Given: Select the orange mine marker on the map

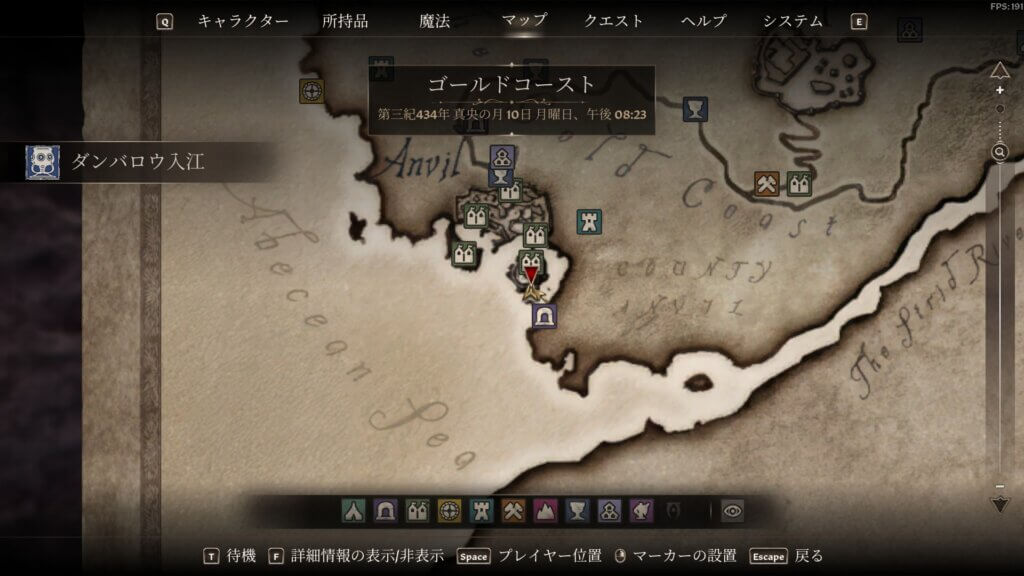Looking at the screenshot, I should [x=767, y=184].
